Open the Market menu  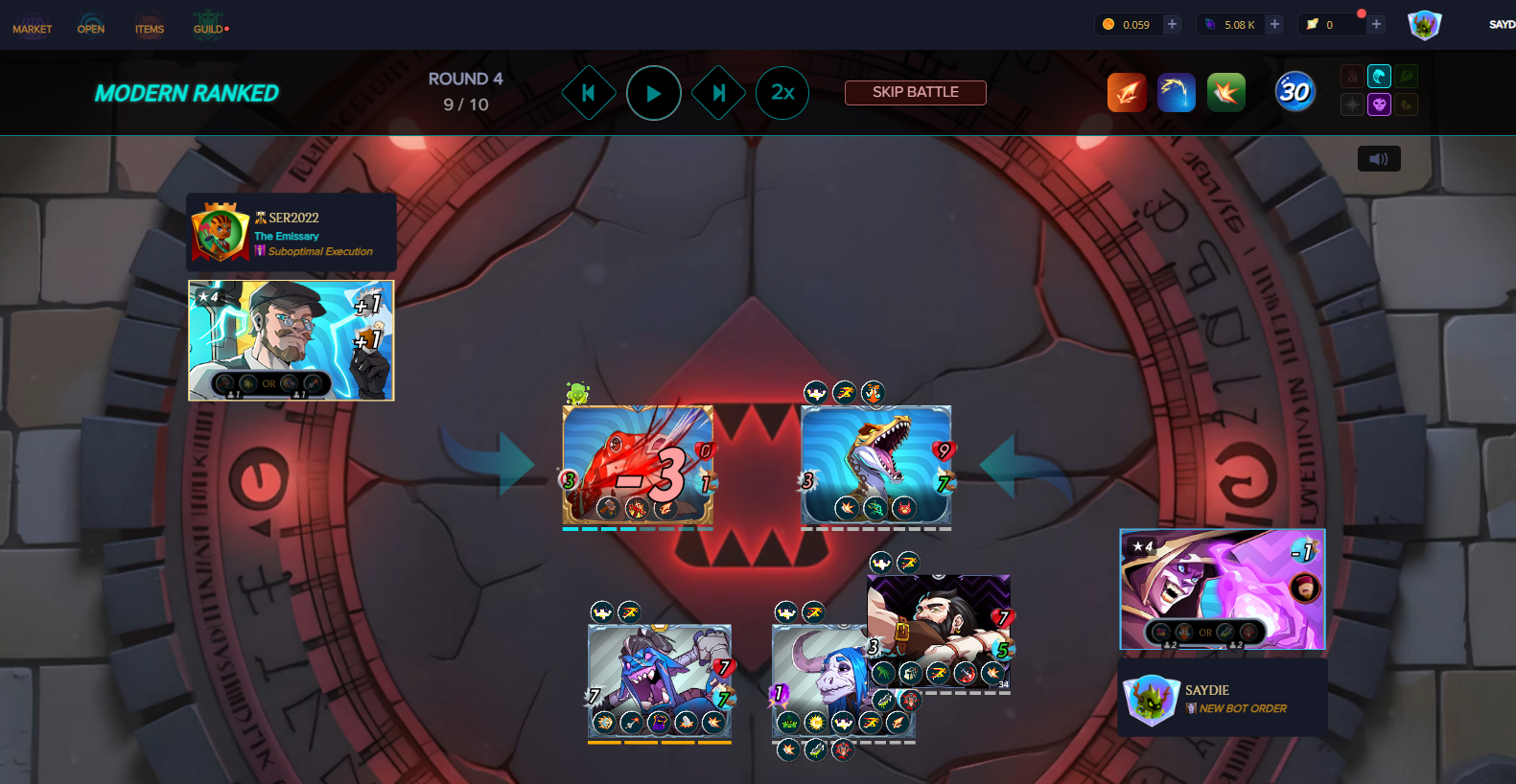coord(32,25)
